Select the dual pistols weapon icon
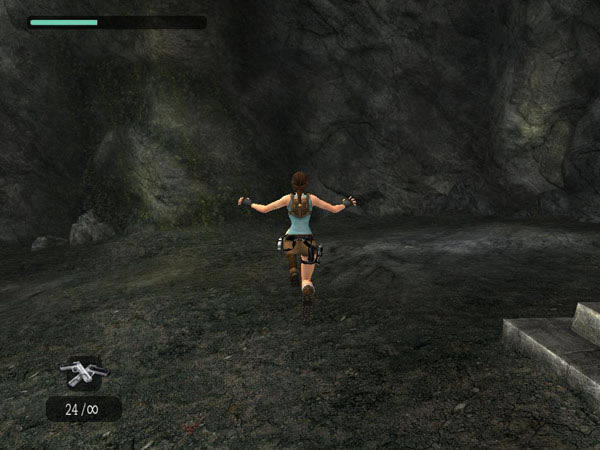The height and width of the screenshot is (450, 600). (x=83, y=373)
